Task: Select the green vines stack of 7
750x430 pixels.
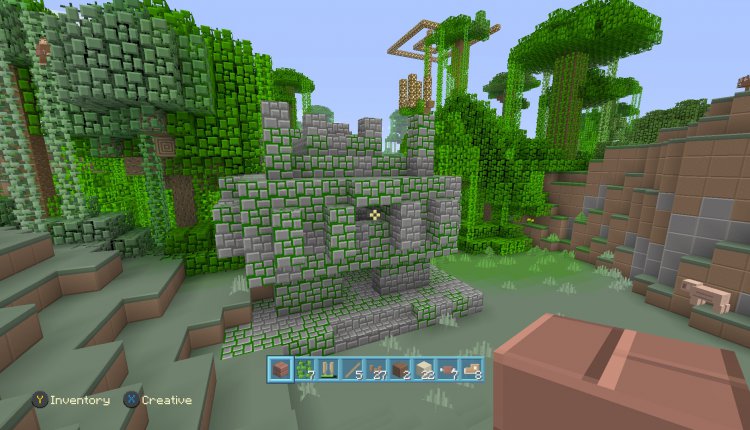Action: pos(304,370)
